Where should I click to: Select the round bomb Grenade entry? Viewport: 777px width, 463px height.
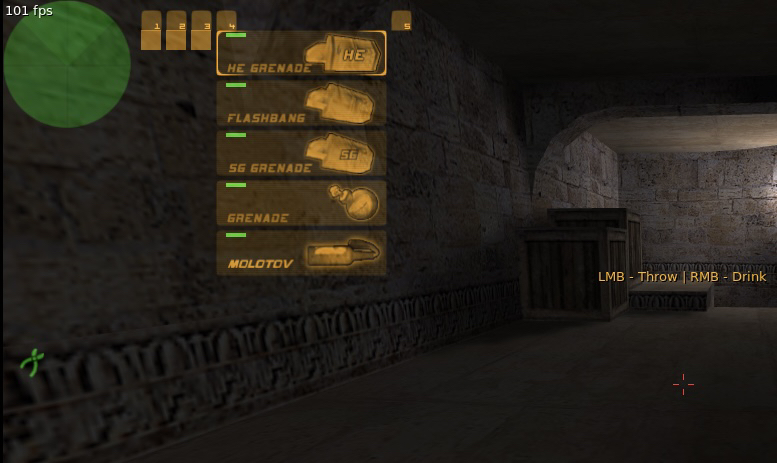point(301,203)
